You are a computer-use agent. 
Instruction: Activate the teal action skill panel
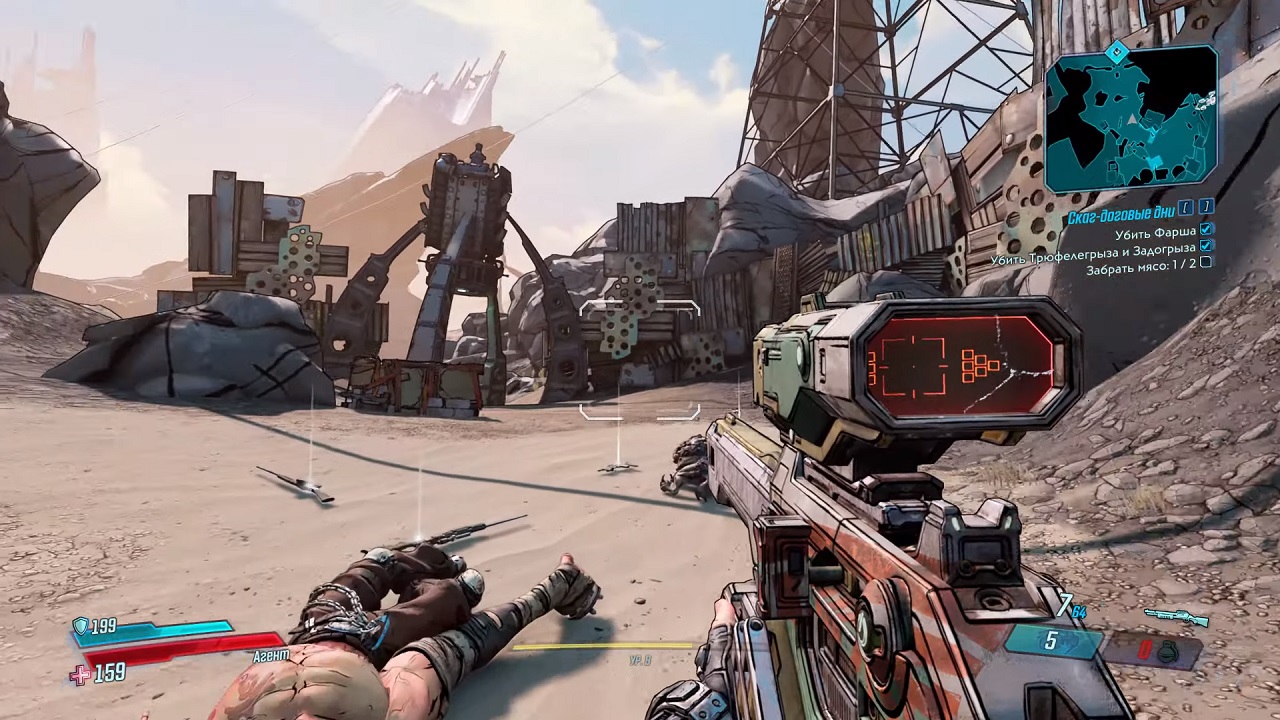click(1050, 641)
